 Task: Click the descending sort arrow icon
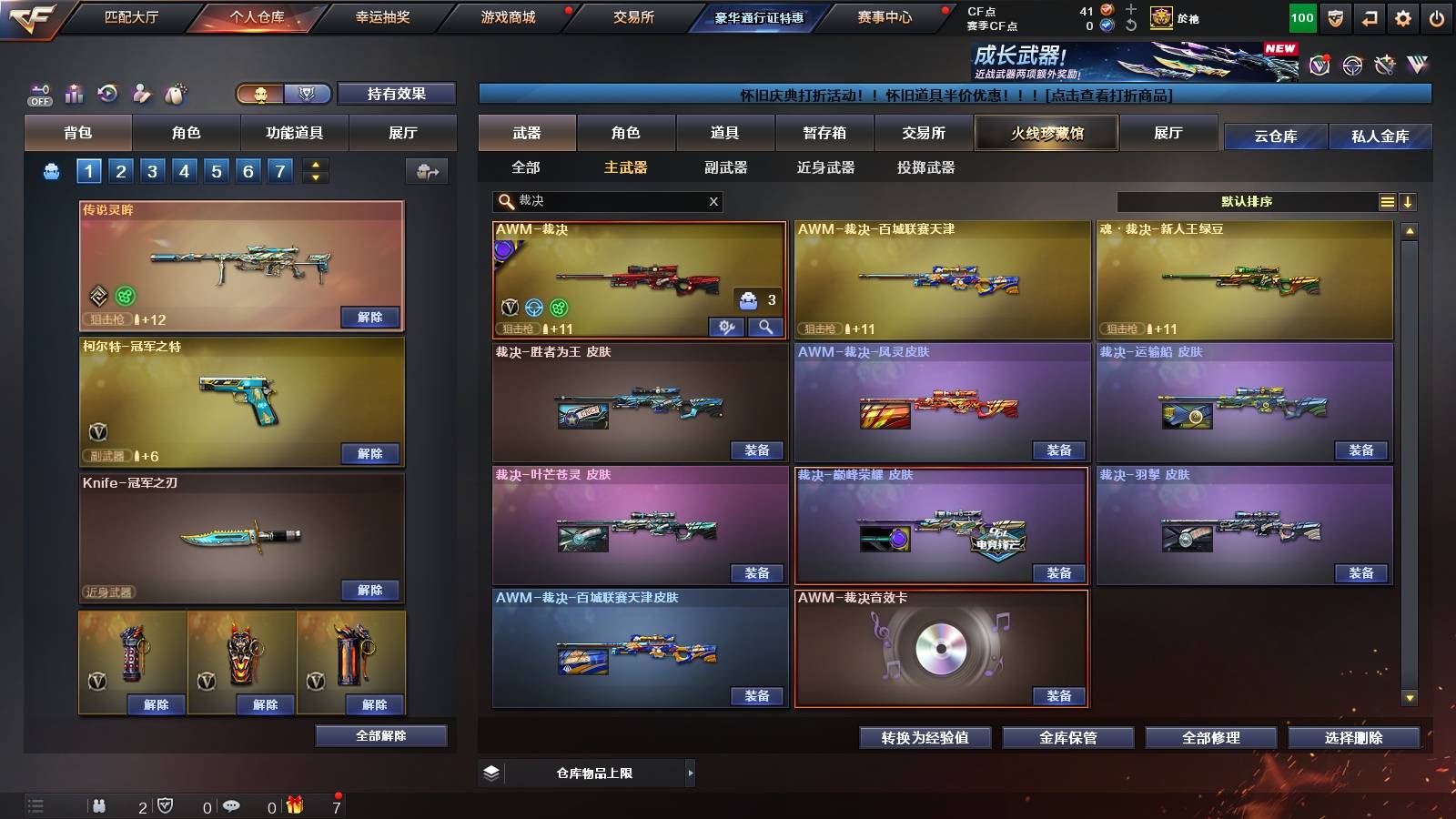(1409, 201)
